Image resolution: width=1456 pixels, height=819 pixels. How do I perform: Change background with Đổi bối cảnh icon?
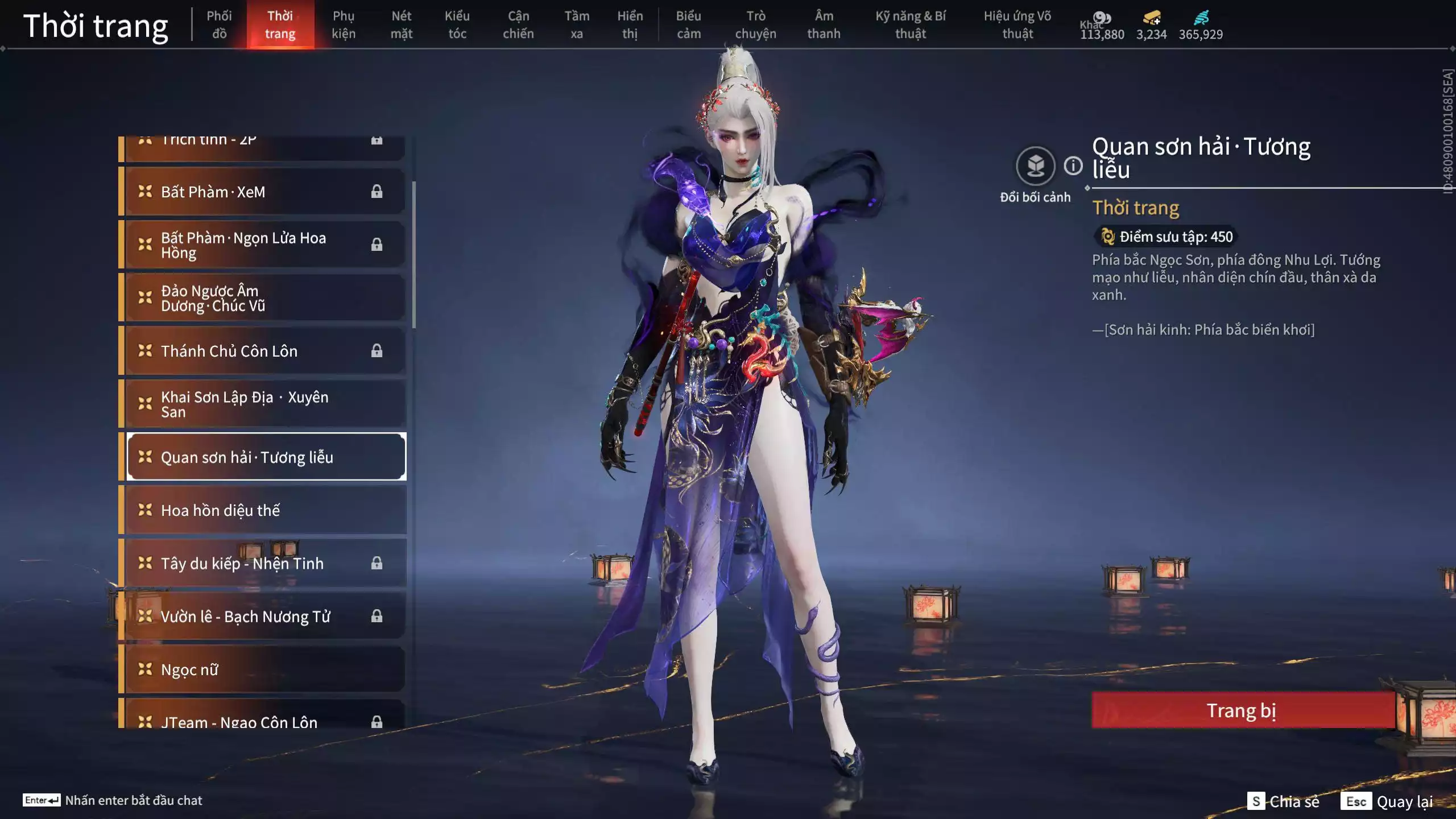point(1035,166)
